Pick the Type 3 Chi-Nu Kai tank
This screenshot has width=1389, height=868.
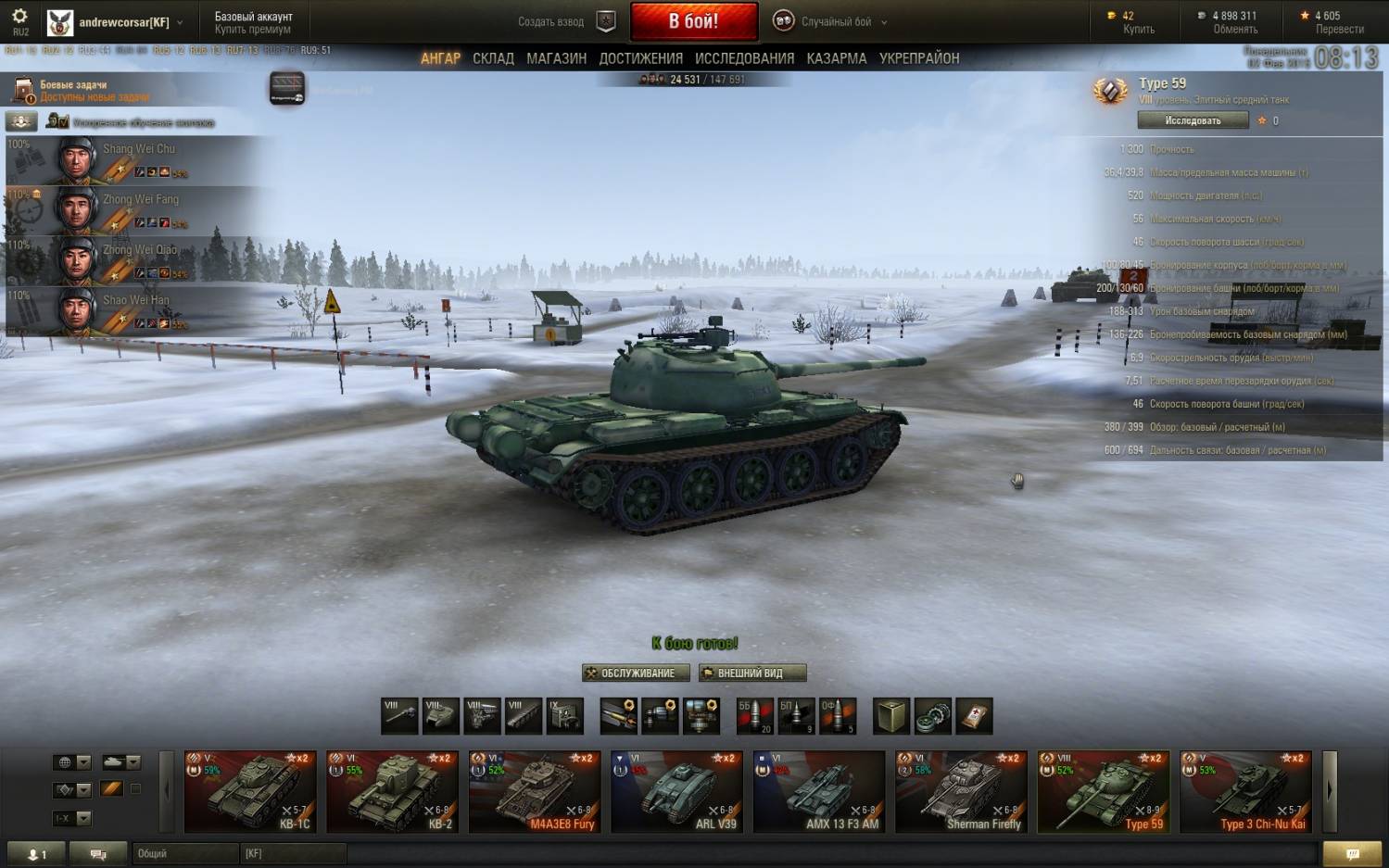[x=1245, y=792]
